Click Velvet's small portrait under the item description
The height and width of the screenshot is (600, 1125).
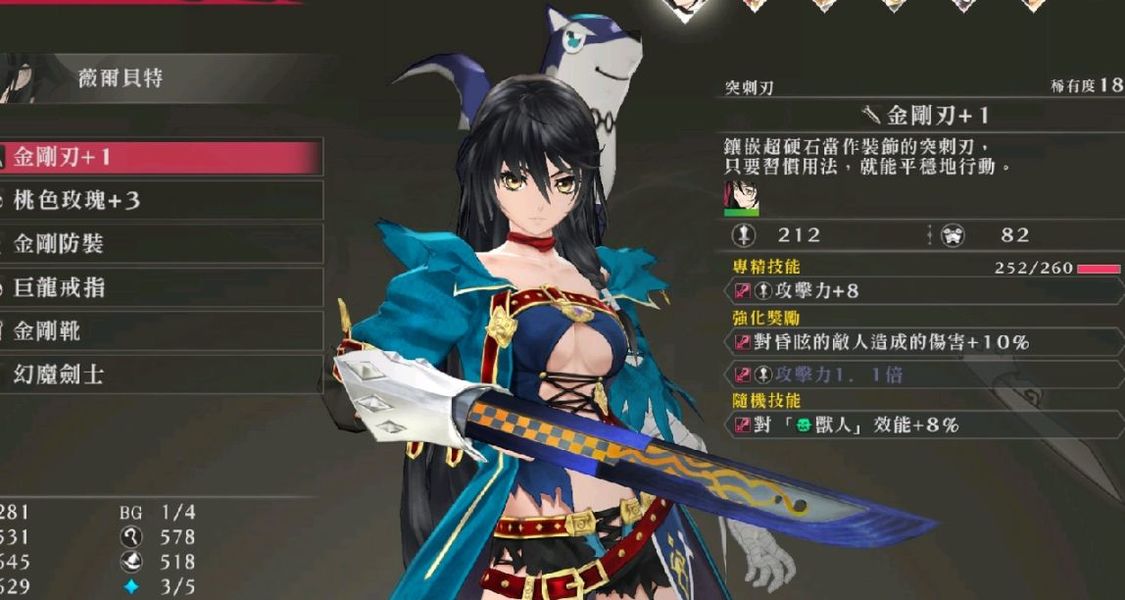741,196
